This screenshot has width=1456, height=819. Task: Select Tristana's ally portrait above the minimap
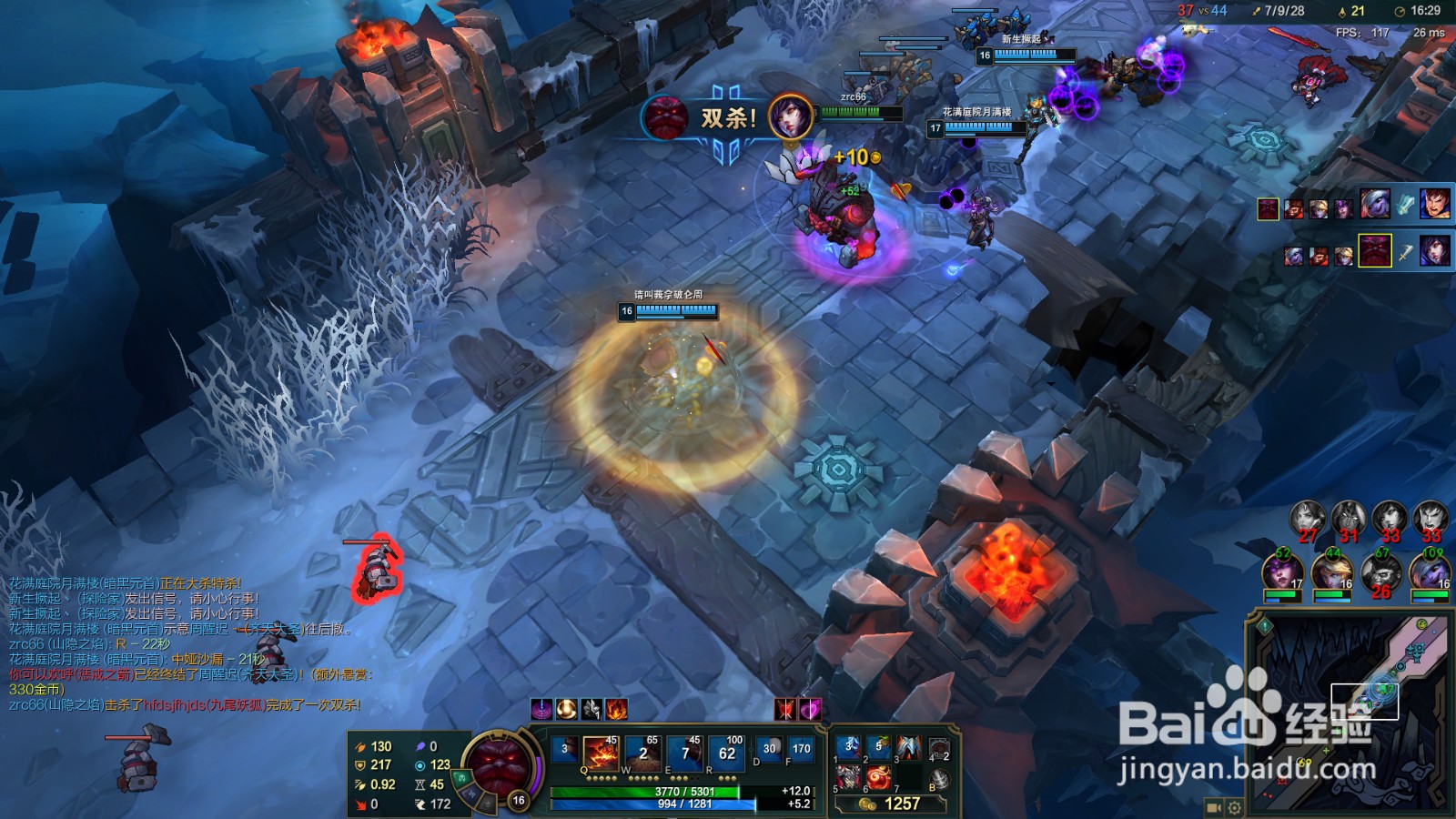(1431, 573)
